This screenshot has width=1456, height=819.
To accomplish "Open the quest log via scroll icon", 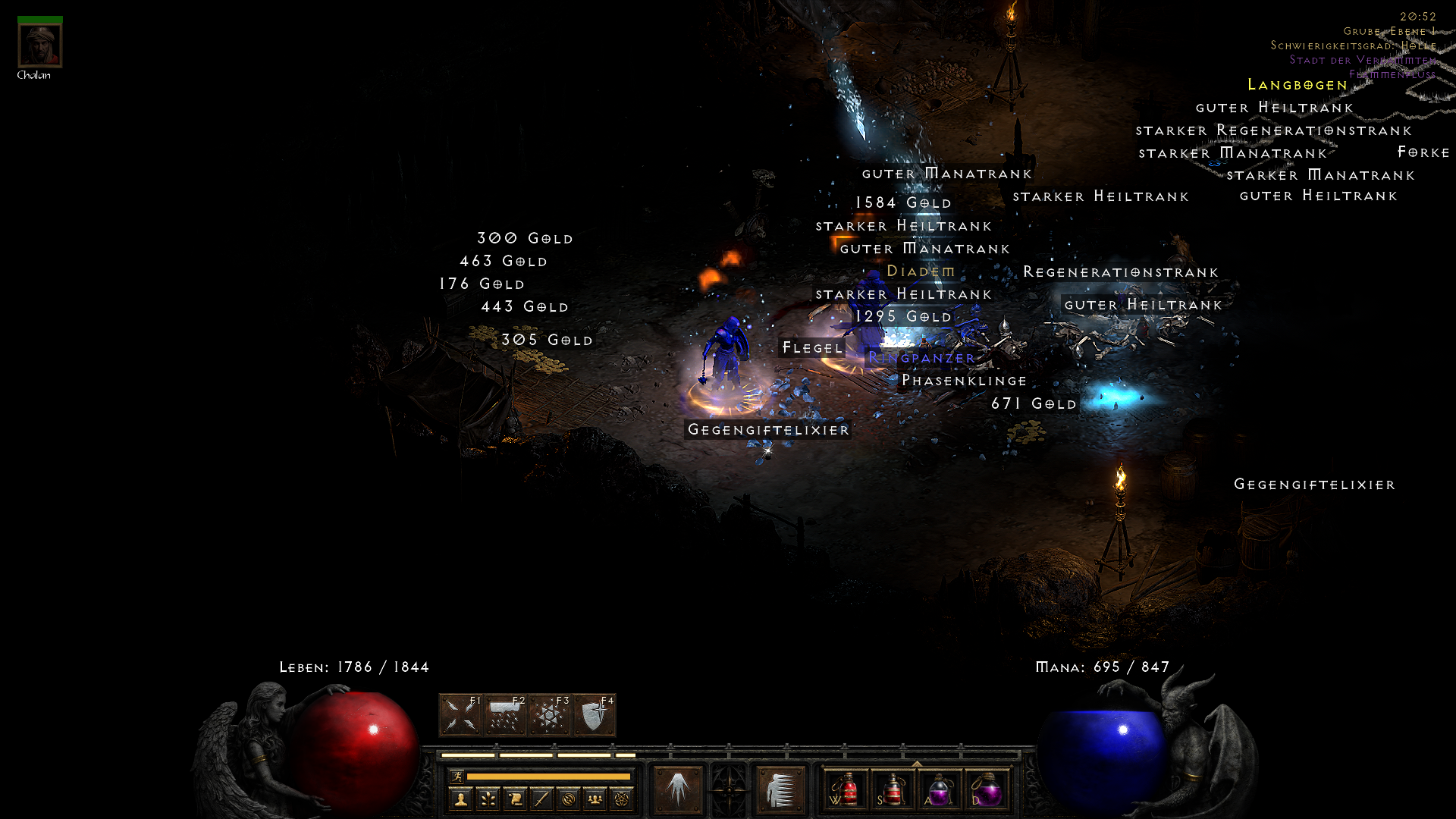I will (x=516, y=799).
